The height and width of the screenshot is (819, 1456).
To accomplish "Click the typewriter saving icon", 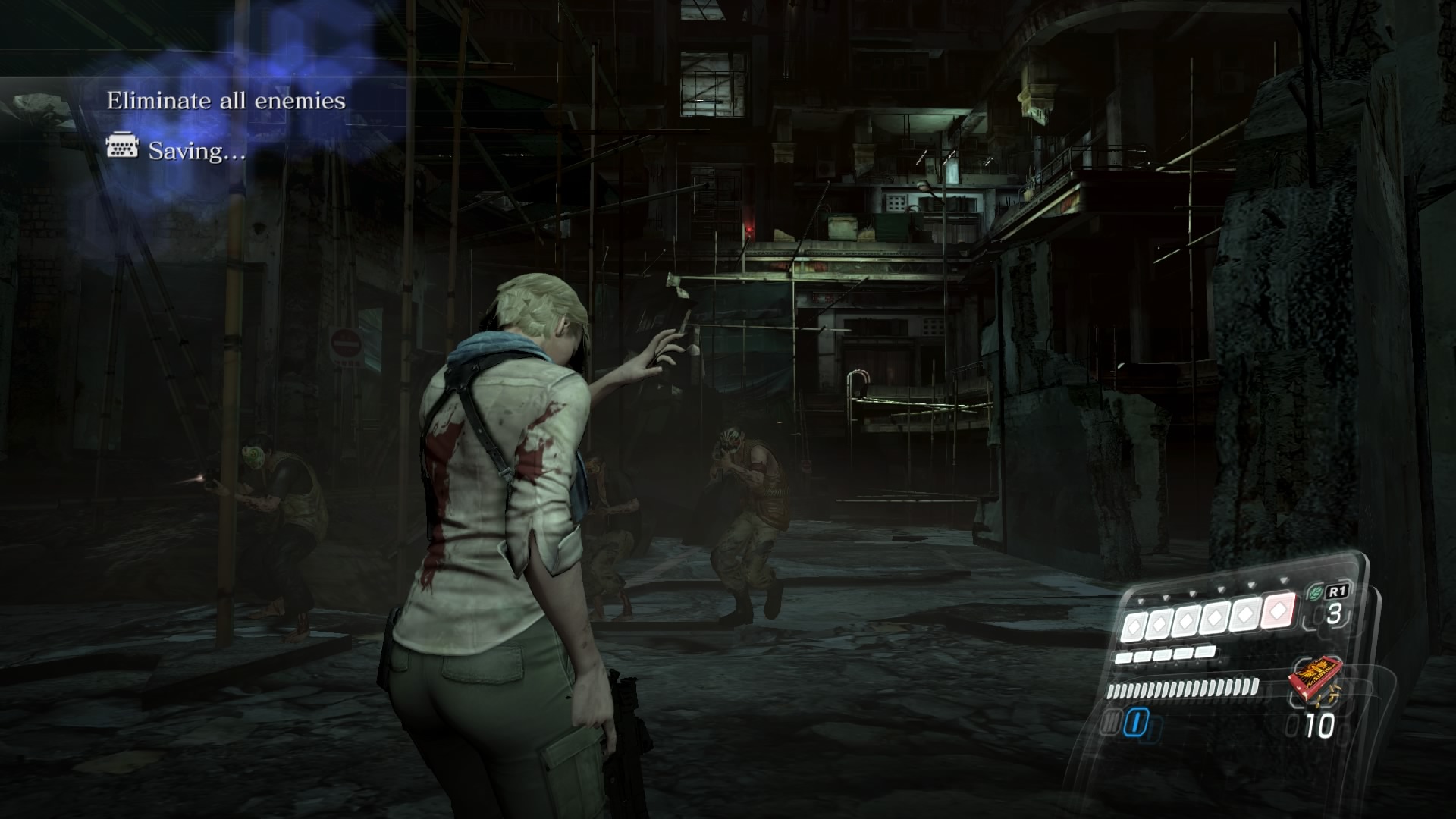I will pyautogui.click(x=123, y=149).
